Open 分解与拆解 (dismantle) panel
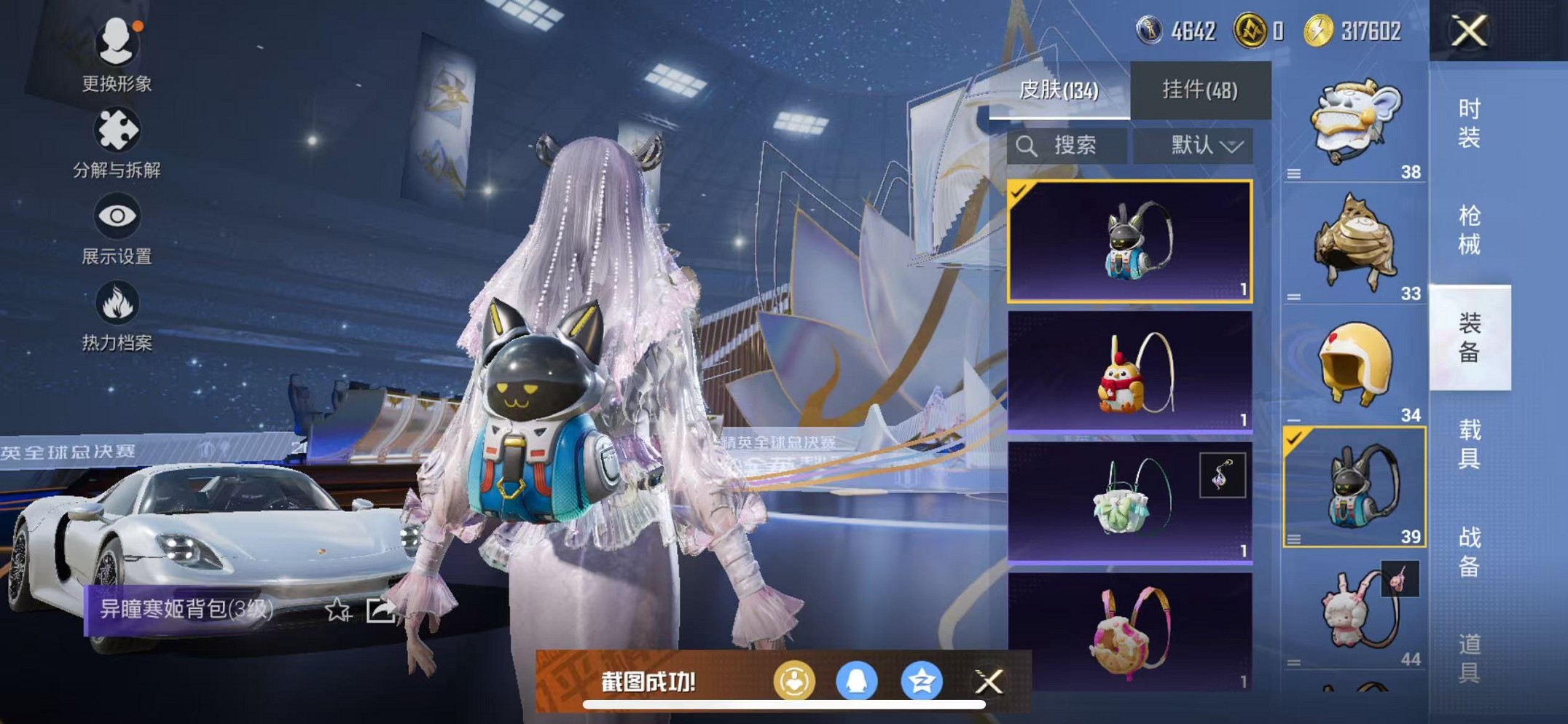The height and width of the screenshot is (724, 1568). point(117,130)
